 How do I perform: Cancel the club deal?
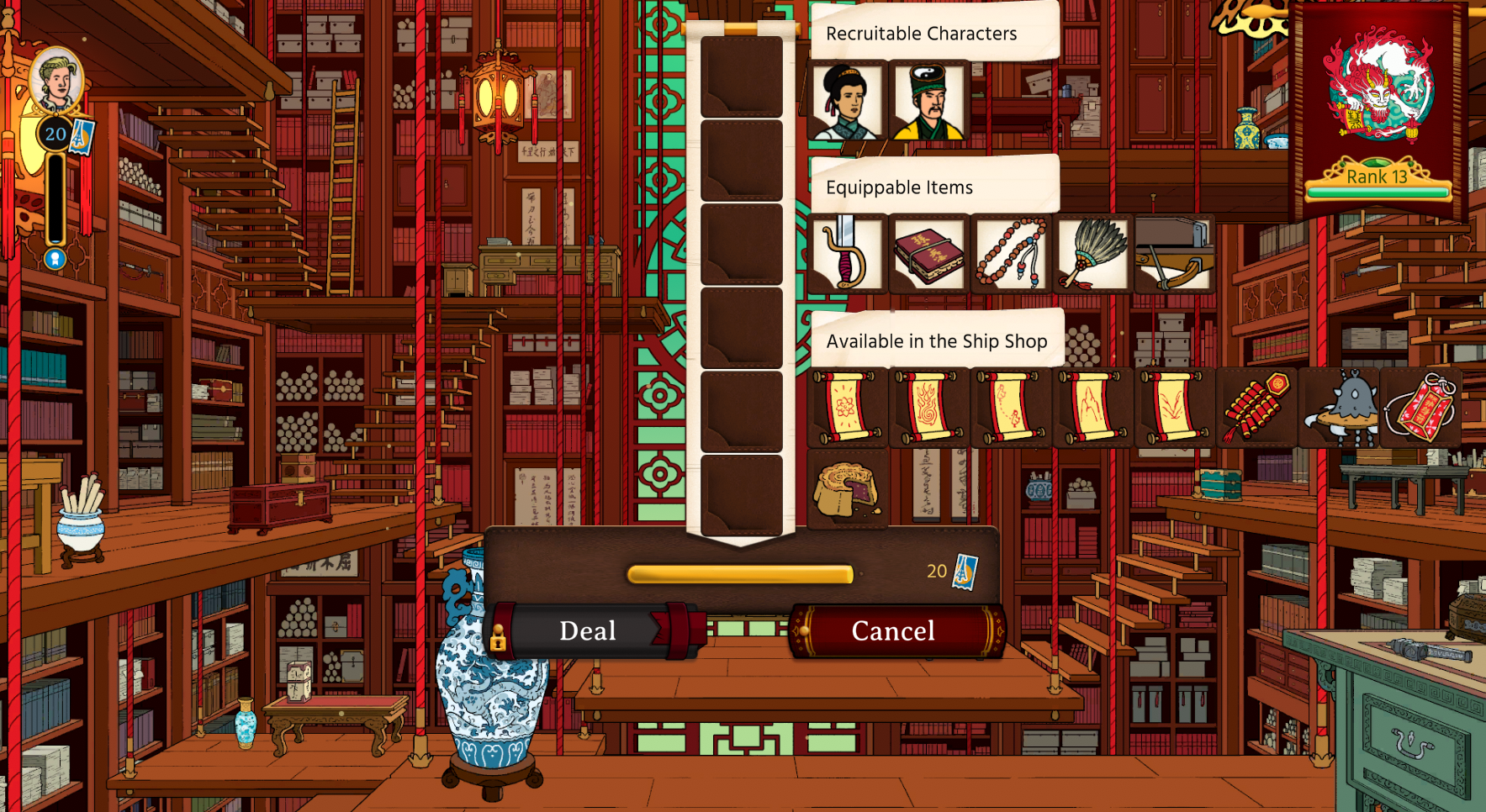coord(894,630)
